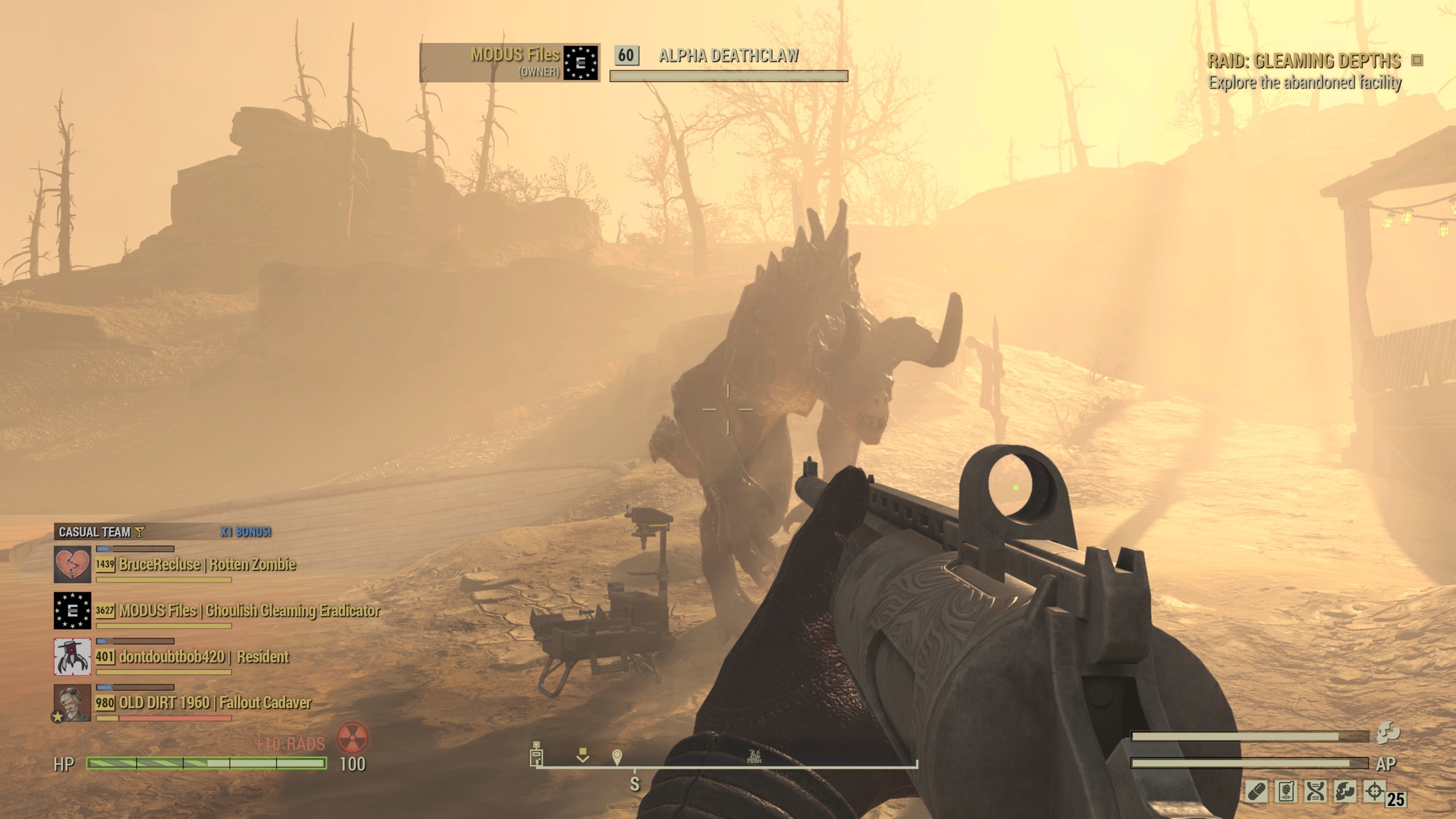Click the Casual Team header

[95, 532]
